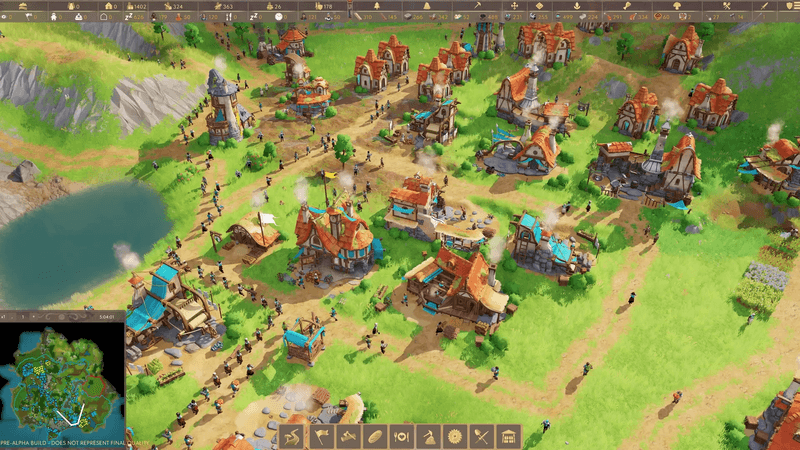The height and width of the screenshot is (450, 800).
Task: Open the wood log build category
Action: point(347,437)
